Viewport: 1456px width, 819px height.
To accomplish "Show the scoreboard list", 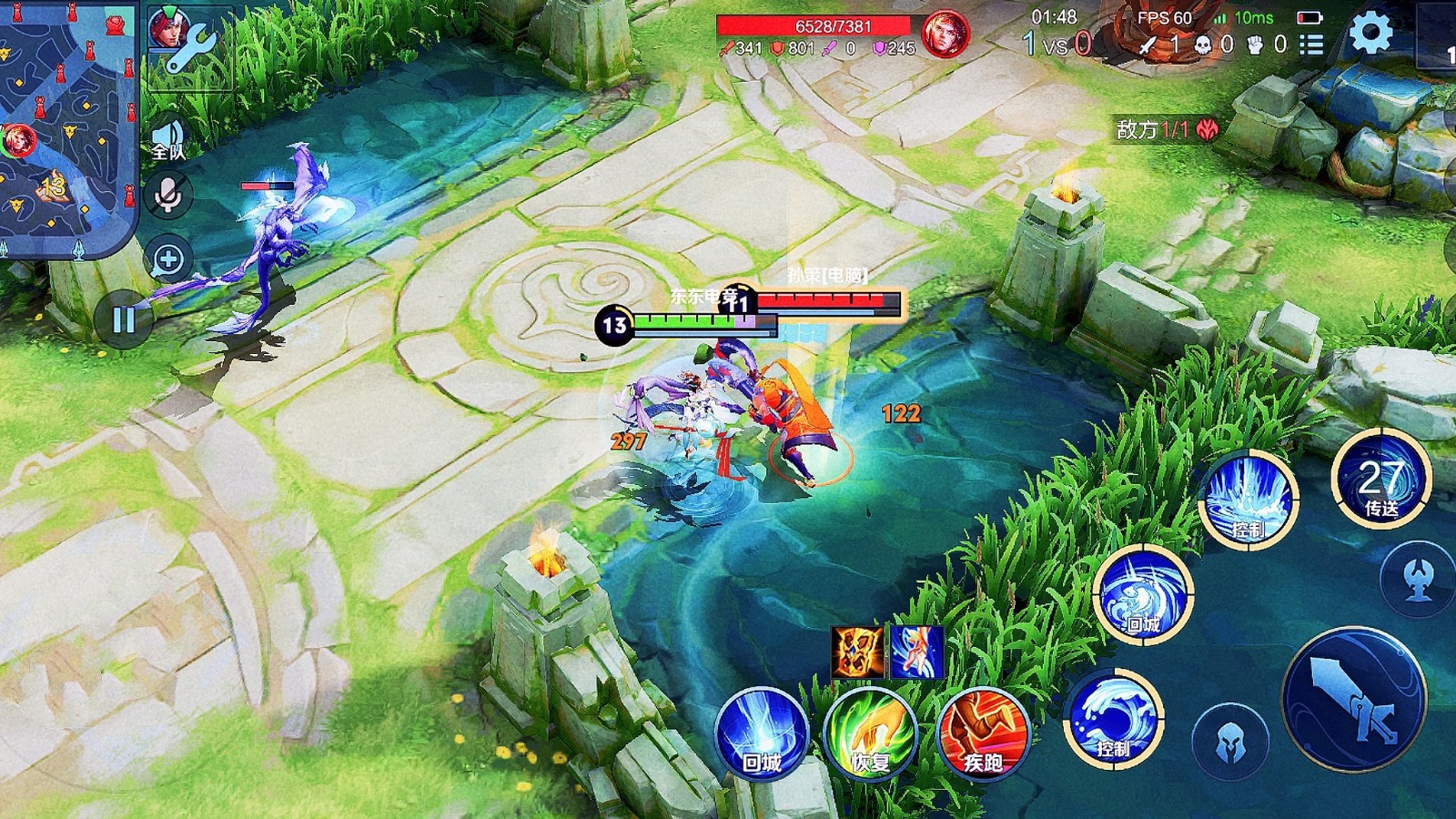I will [x=1311, y=45].
